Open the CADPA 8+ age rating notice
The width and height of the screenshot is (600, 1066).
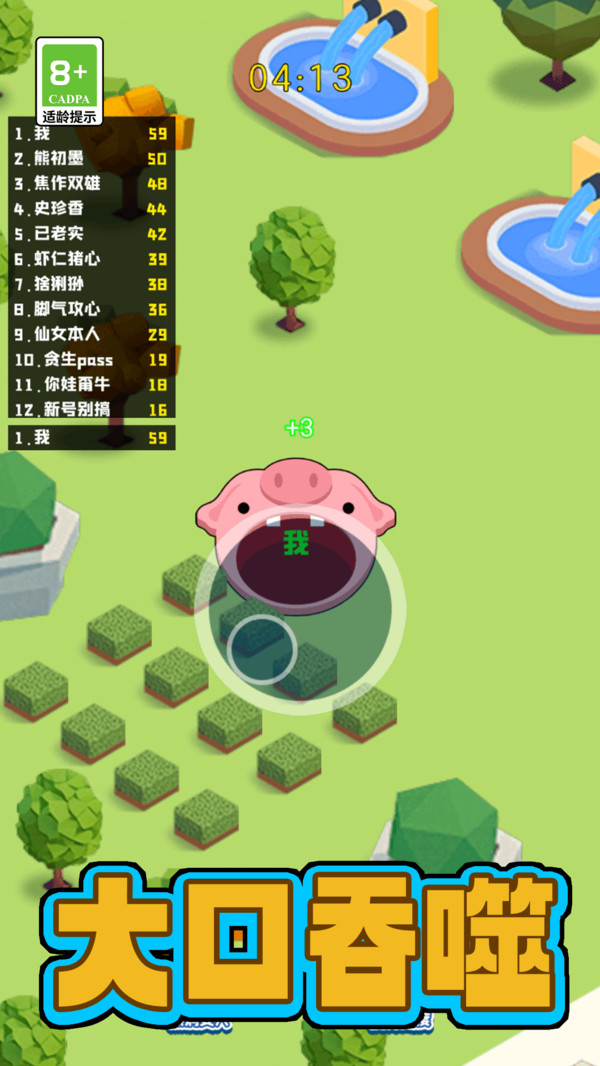click(x=69, y=82)
